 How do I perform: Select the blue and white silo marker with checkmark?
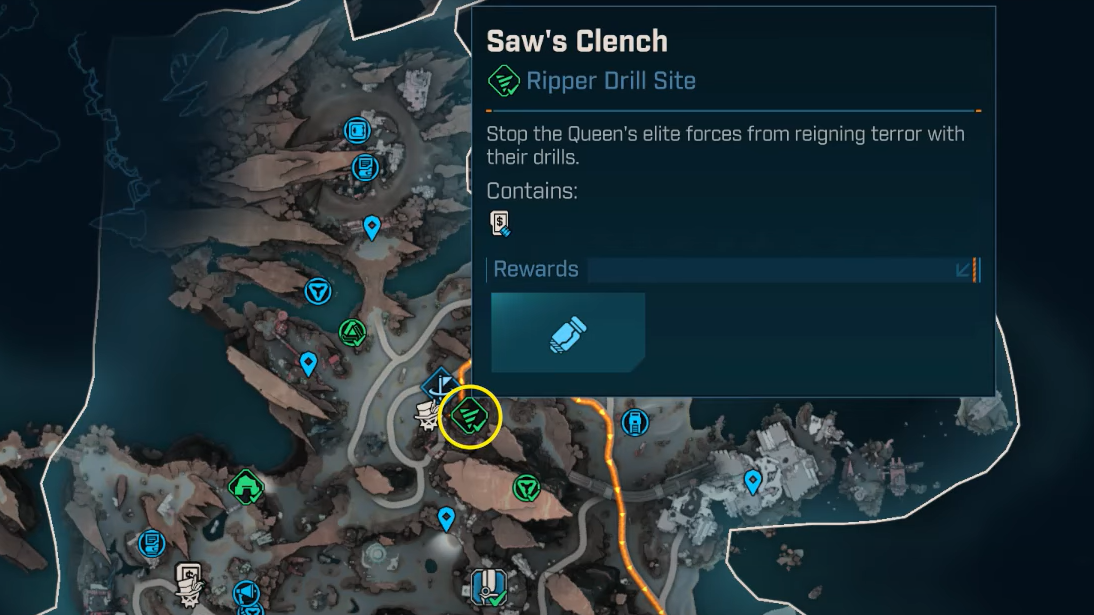point(488,588)
